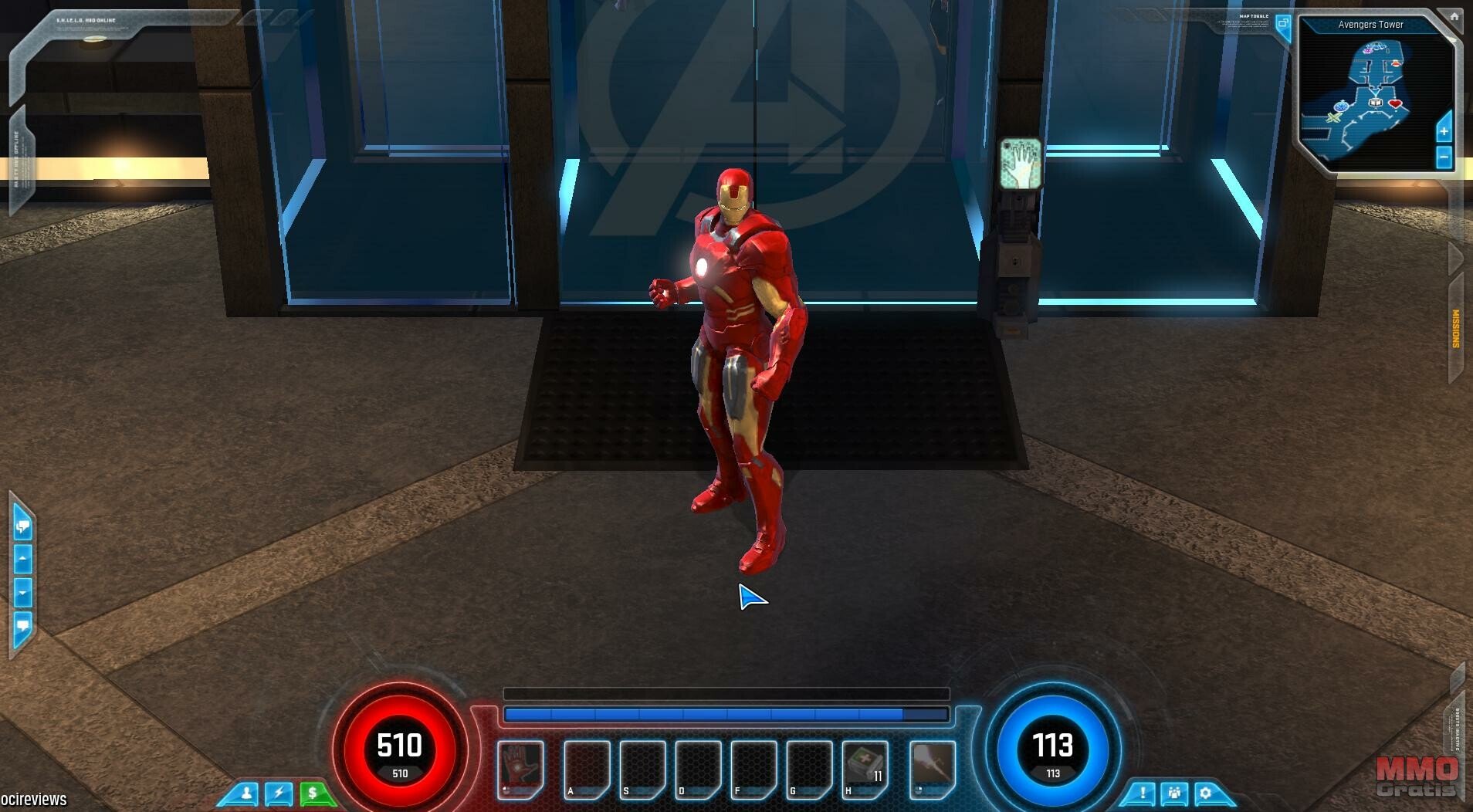The height and width of the screenshot is (812, 1473).
Task: Open the chat bubble button at bottom left
Action: (22, 624)
